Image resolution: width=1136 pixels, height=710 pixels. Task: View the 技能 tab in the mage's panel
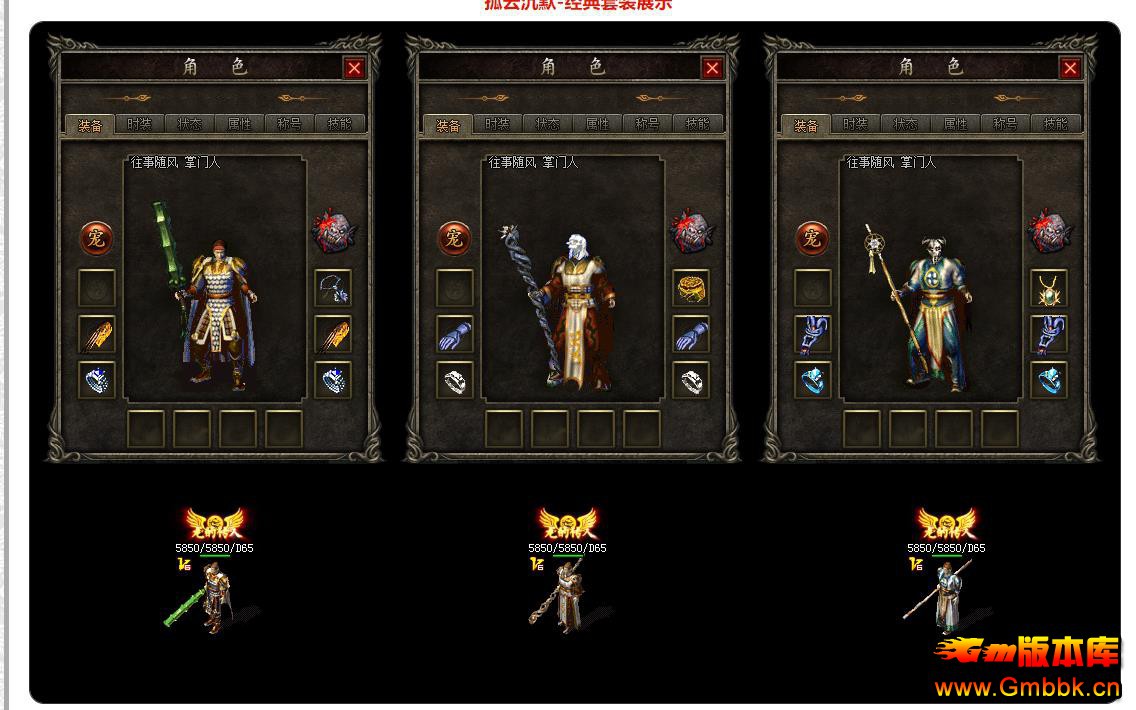tap(698, 125)
